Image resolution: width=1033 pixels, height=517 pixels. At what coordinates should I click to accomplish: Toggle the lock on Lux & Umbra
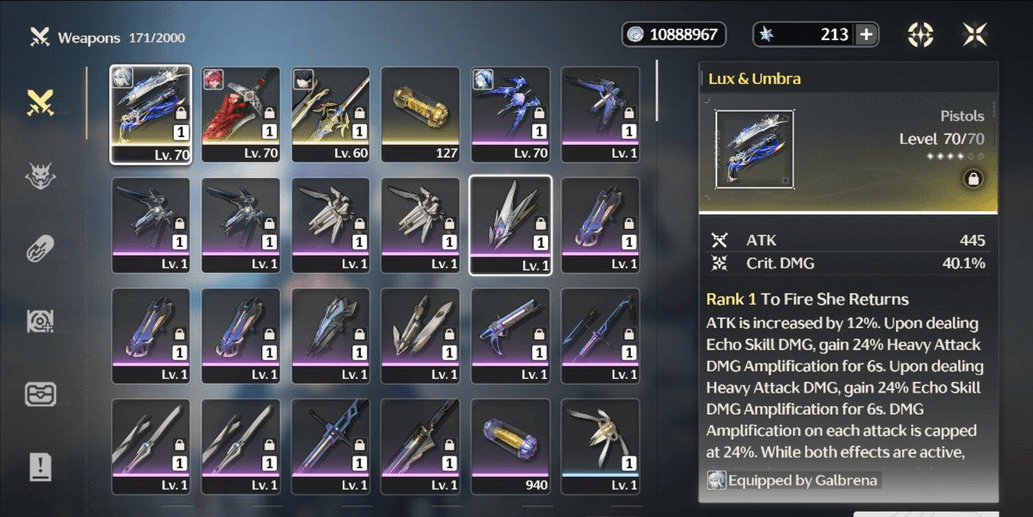tap(970, 179)
